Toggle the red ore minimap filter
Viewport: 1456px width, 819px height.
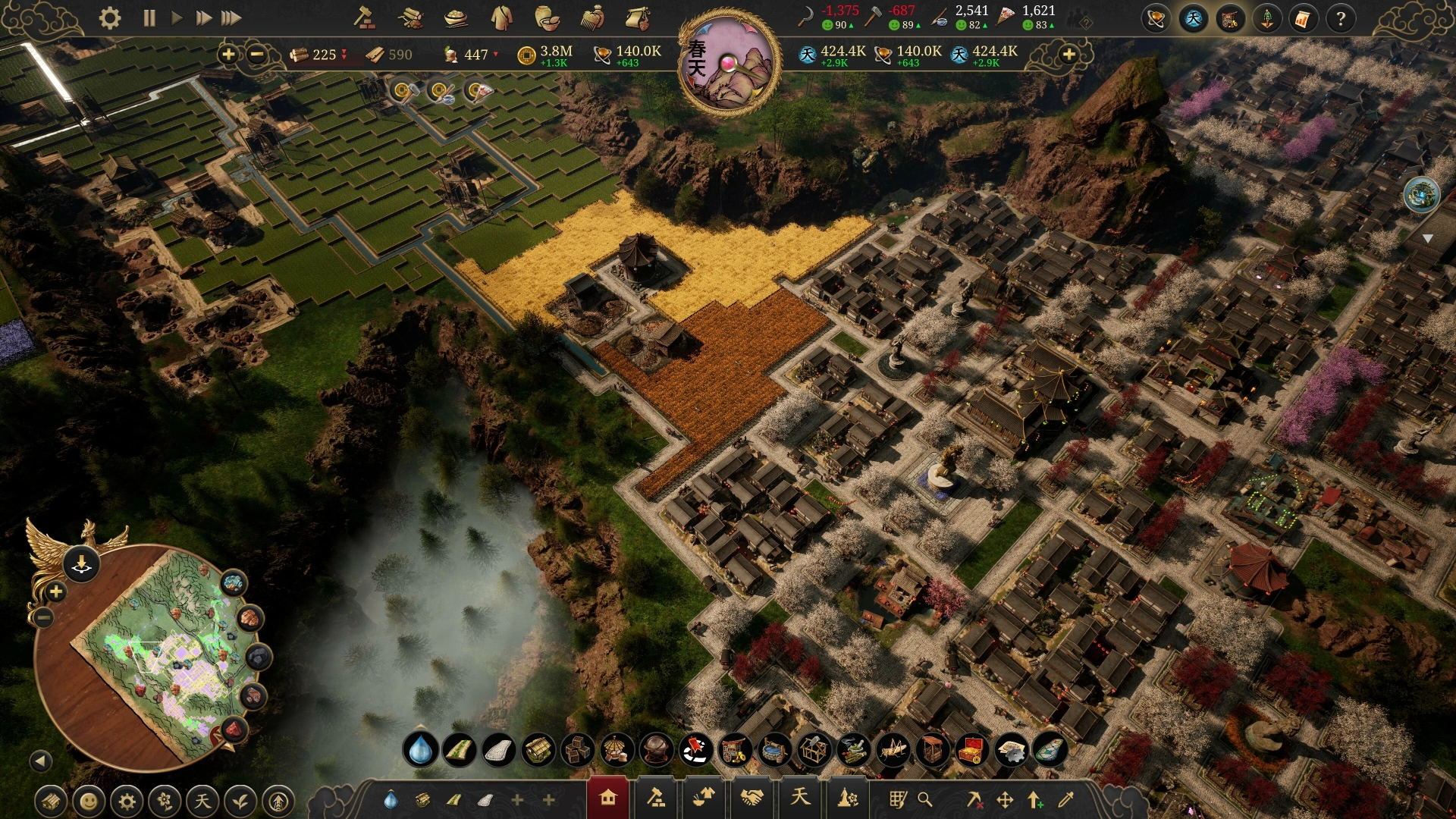234,730
